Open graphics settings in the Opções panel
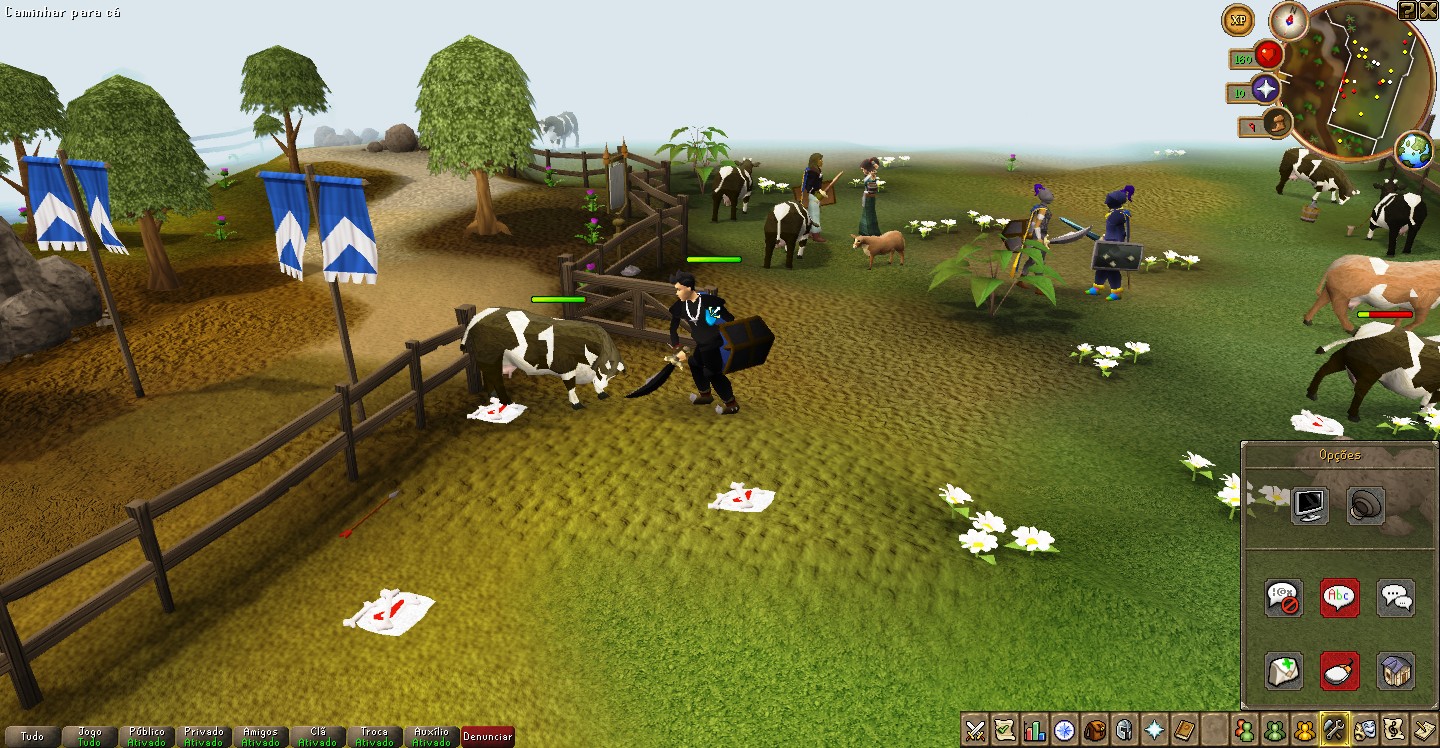Image resolution: width=1440 pixels, height=748 pixels. pyautogui.click(x=1309, y=504)
